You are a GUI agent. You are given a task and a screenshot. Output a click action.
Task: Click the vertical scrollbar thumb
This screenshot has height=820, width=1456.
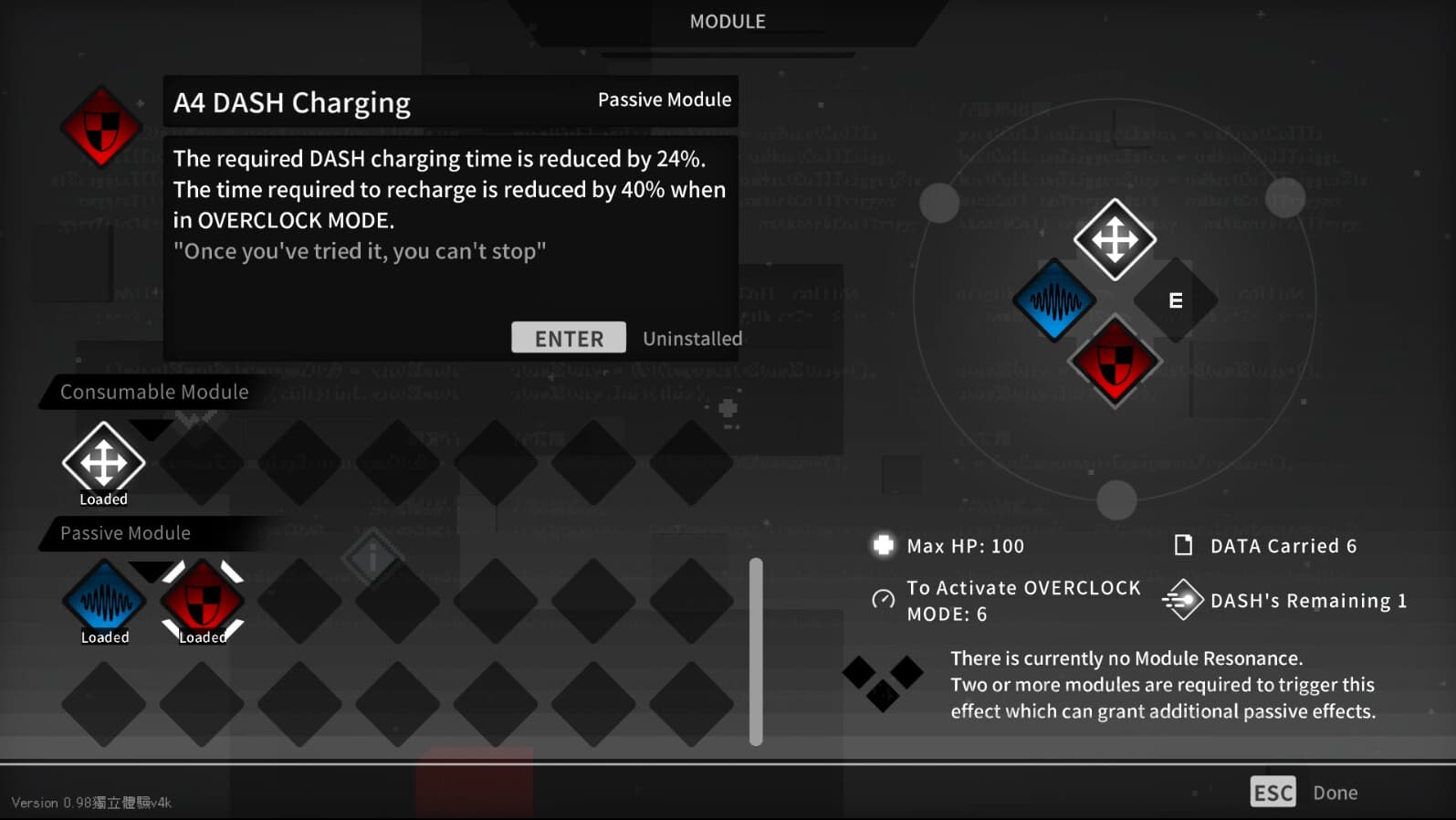tap(755, 648)
